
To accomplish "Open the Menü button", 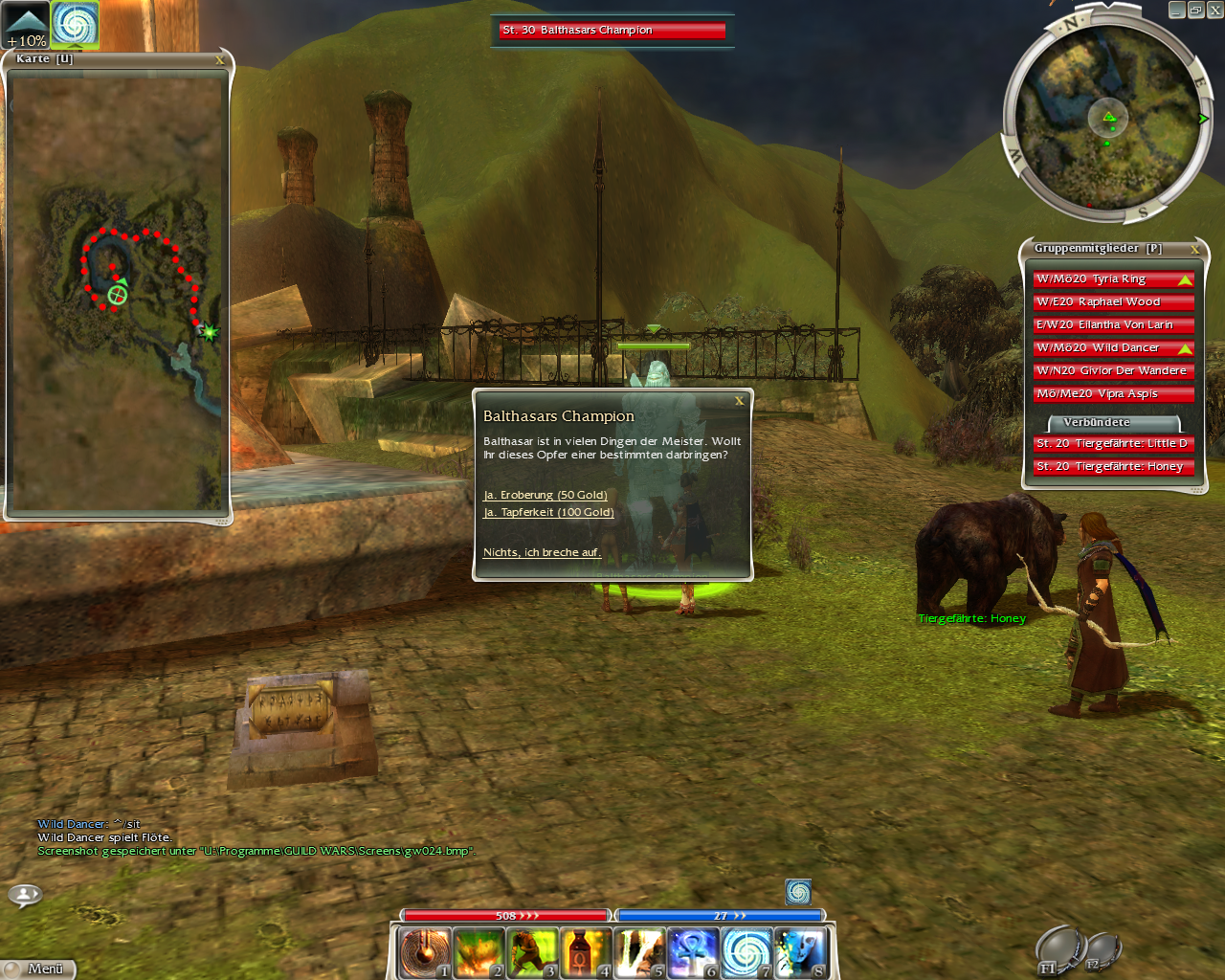I will tap(38, 969).
